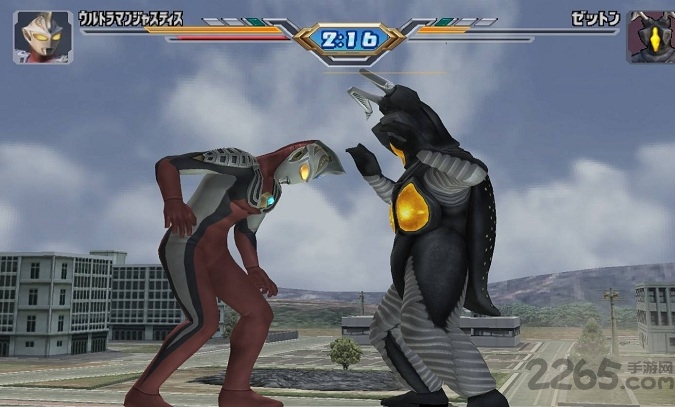Click Zetton's opponent portrait

tap(650, 37)
